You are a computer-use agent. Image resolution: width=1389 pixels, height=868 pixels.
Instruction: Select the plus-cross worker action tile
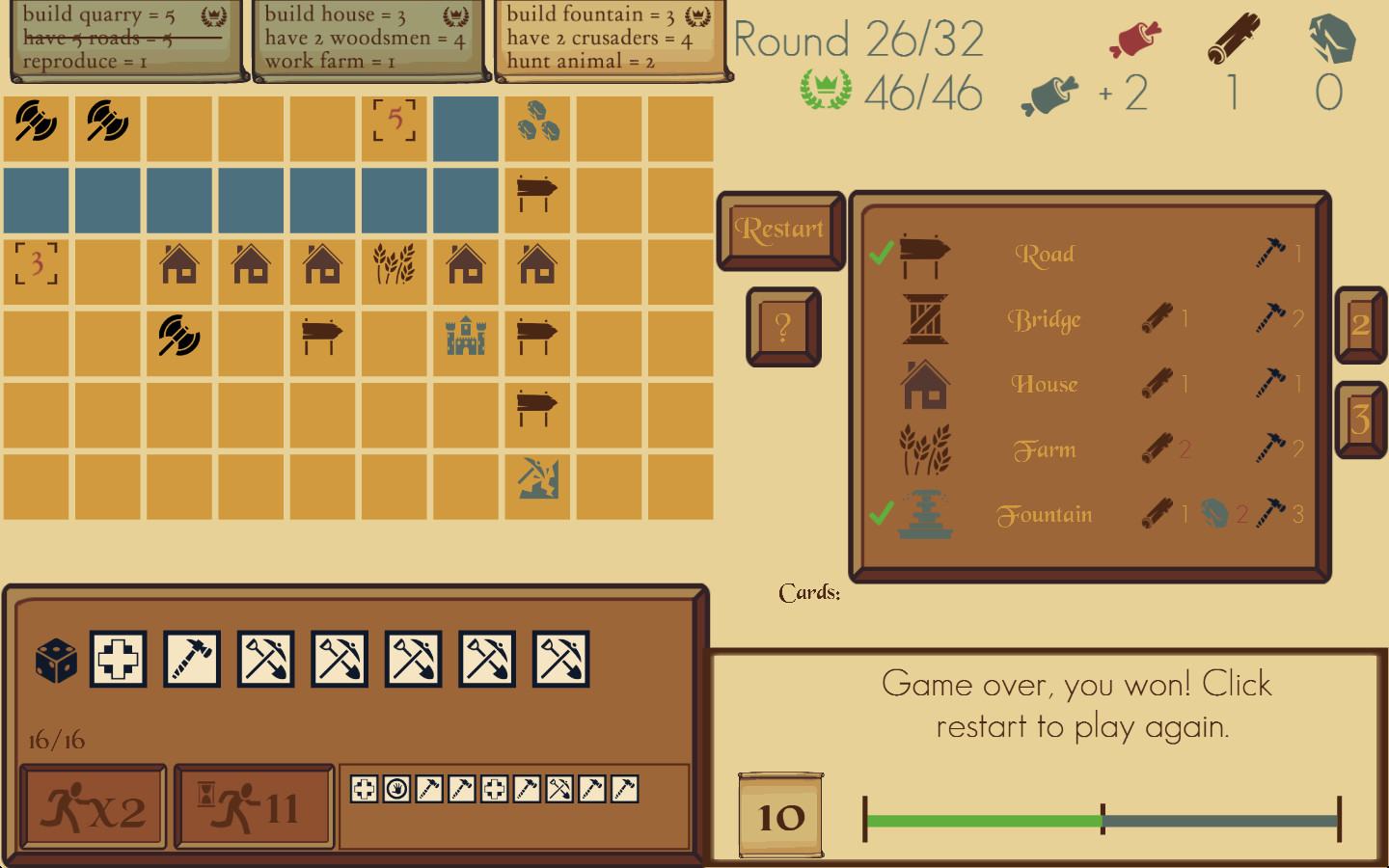pyautogui.click(x=118, y=660)
